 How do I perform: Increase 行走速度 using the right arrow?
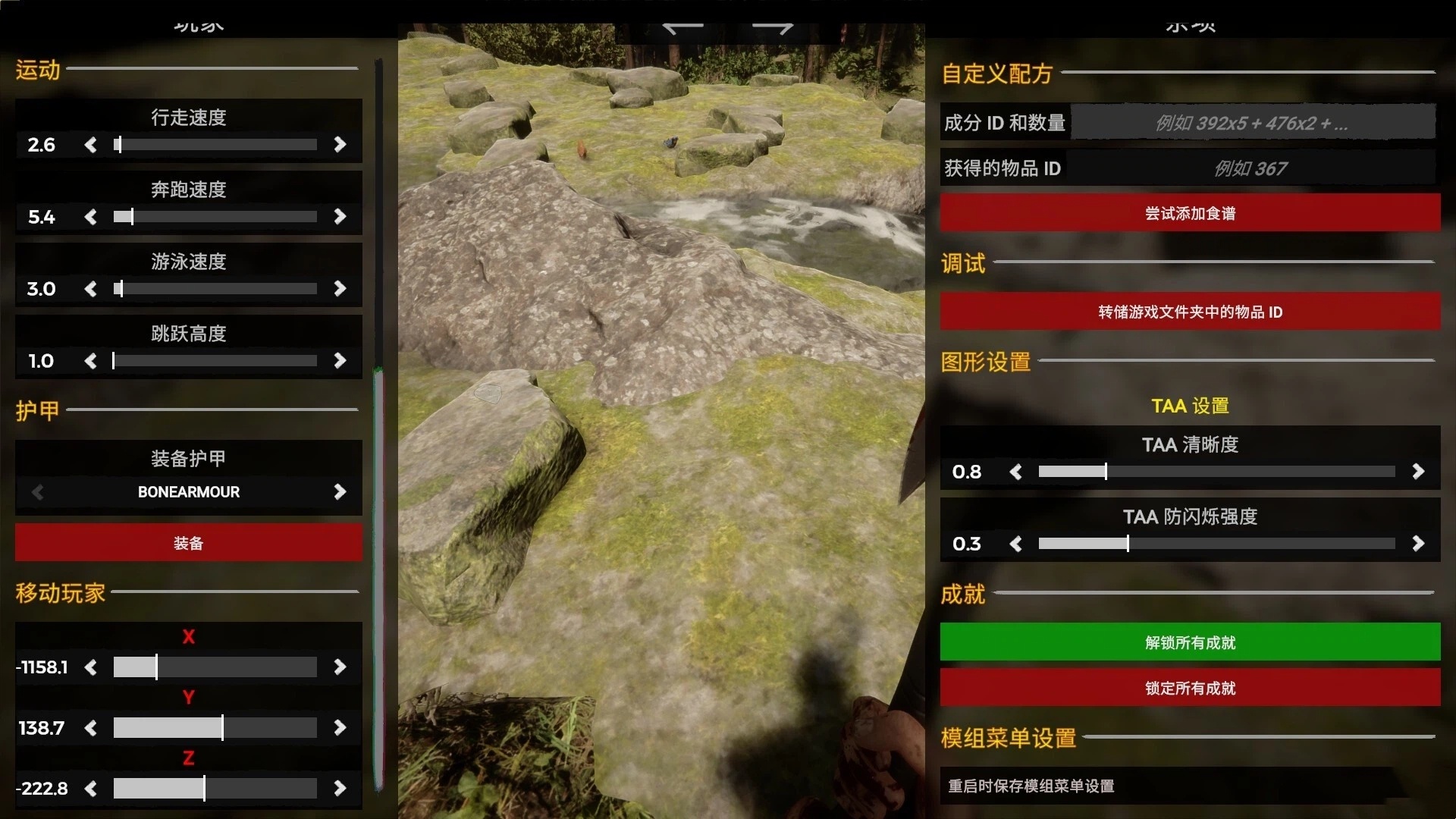click(x=340, y=144)
